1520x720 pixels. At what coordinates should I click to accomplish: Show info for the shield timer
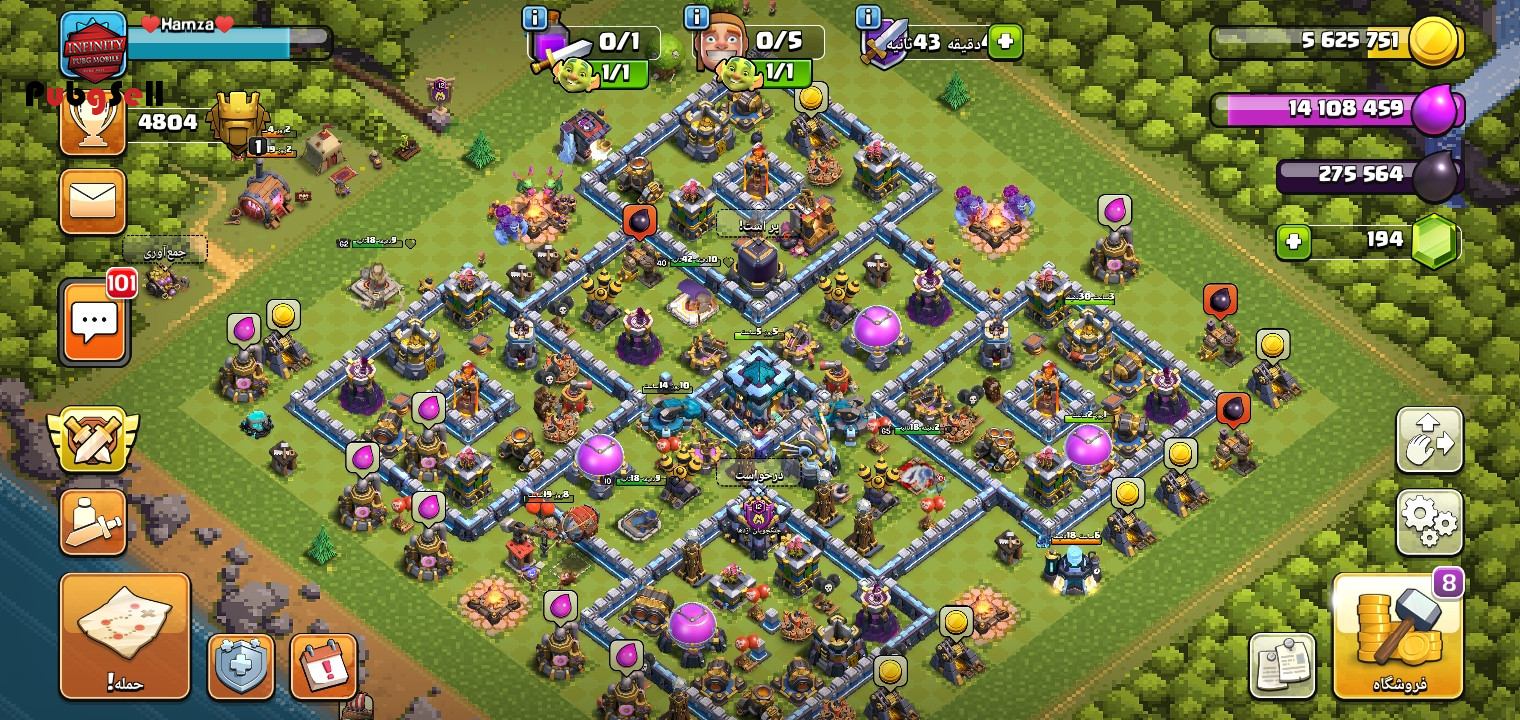point(868,18)
